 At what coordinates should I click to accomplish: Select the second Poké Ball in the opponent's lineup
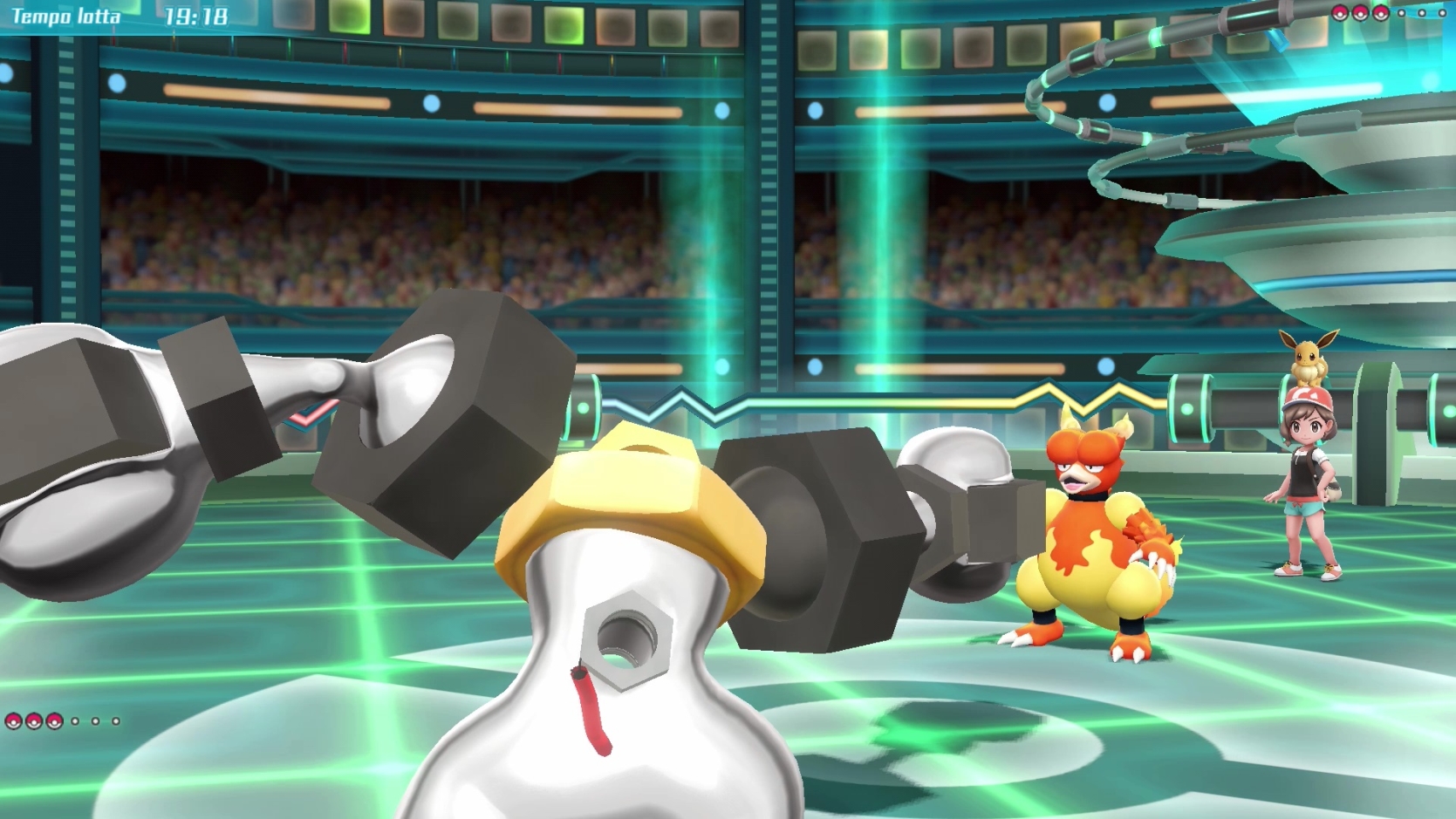point(1359,13)
